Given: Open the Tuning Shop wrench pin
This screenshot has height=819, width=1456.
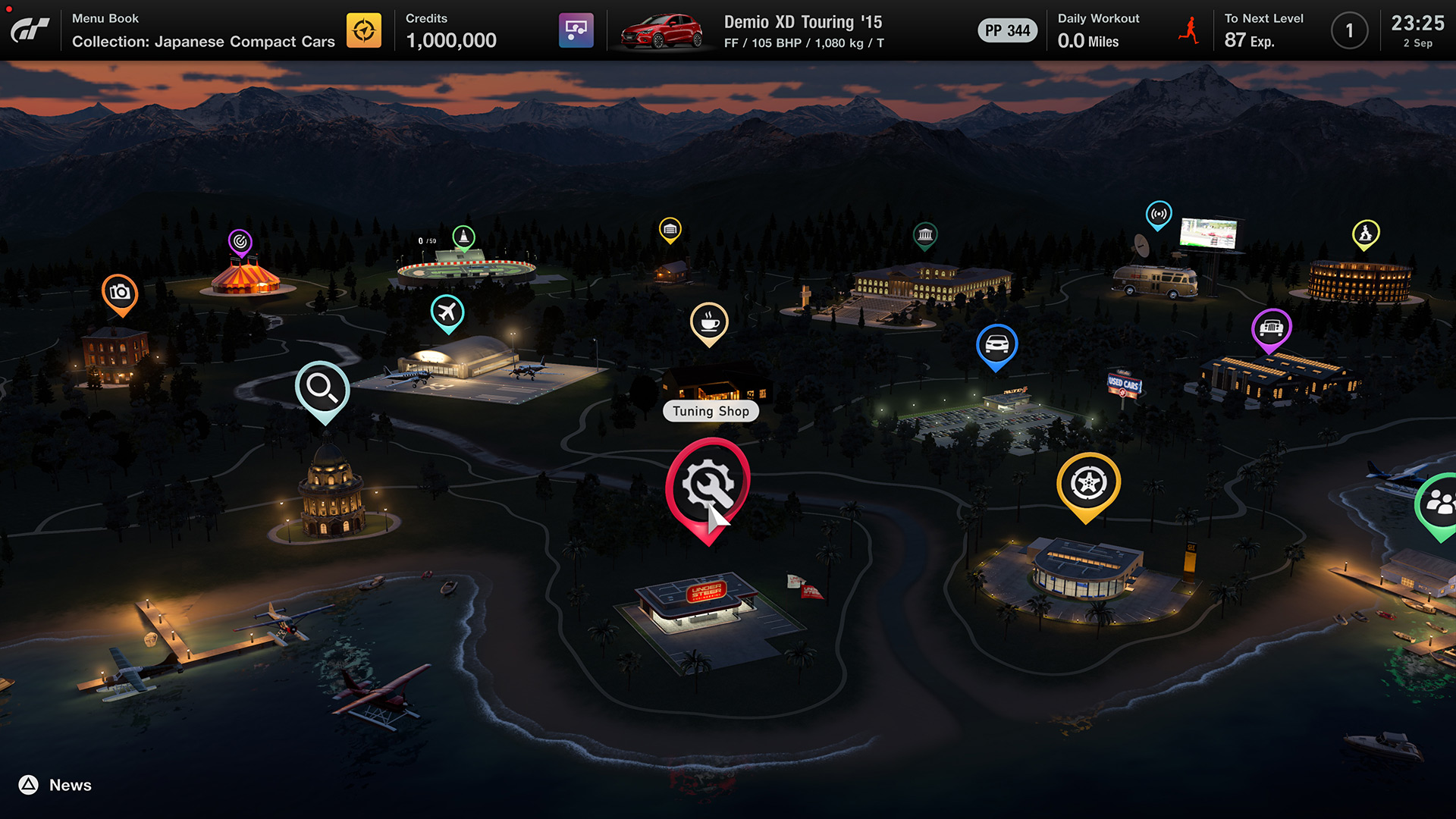Looking at the screenshot, I should coord(708,485).
